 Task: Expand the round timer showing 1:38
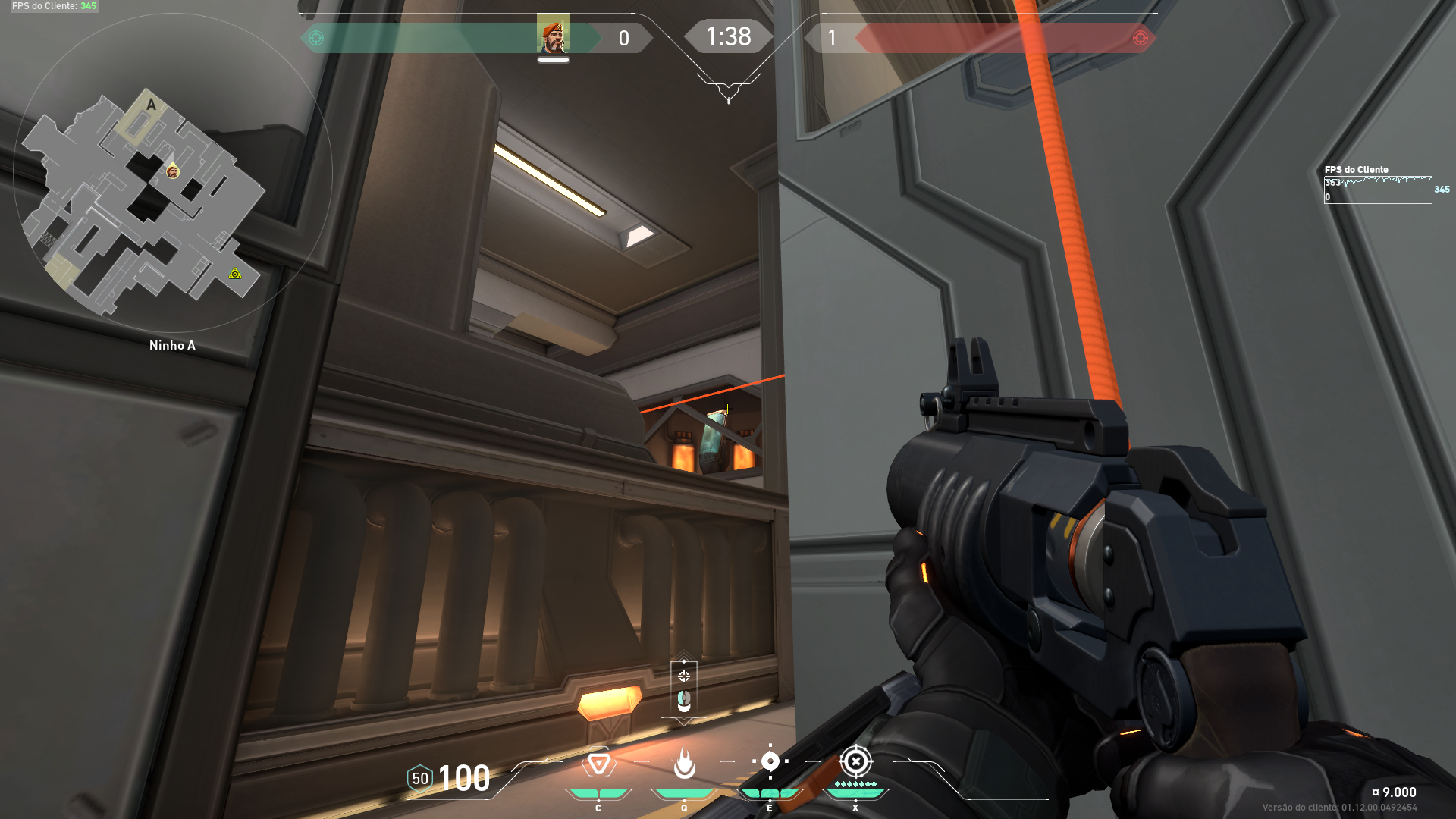tap(728, 36)
